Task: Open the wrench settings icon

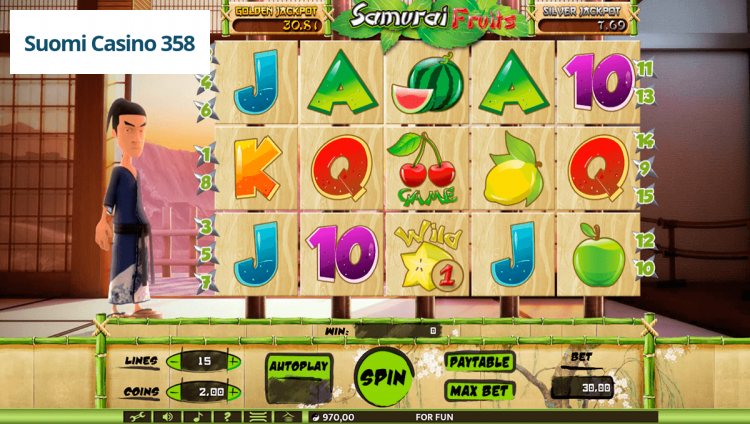Action: click(138, 417)
